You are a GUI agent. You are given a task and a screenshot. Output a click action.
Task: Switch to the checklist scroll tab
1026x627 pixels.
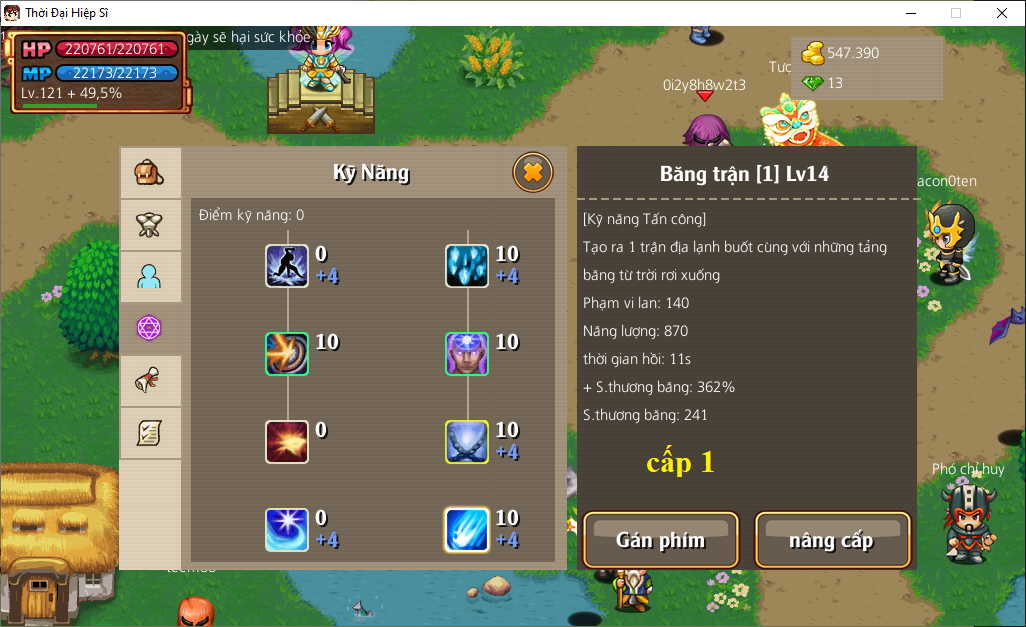[150, 433]
